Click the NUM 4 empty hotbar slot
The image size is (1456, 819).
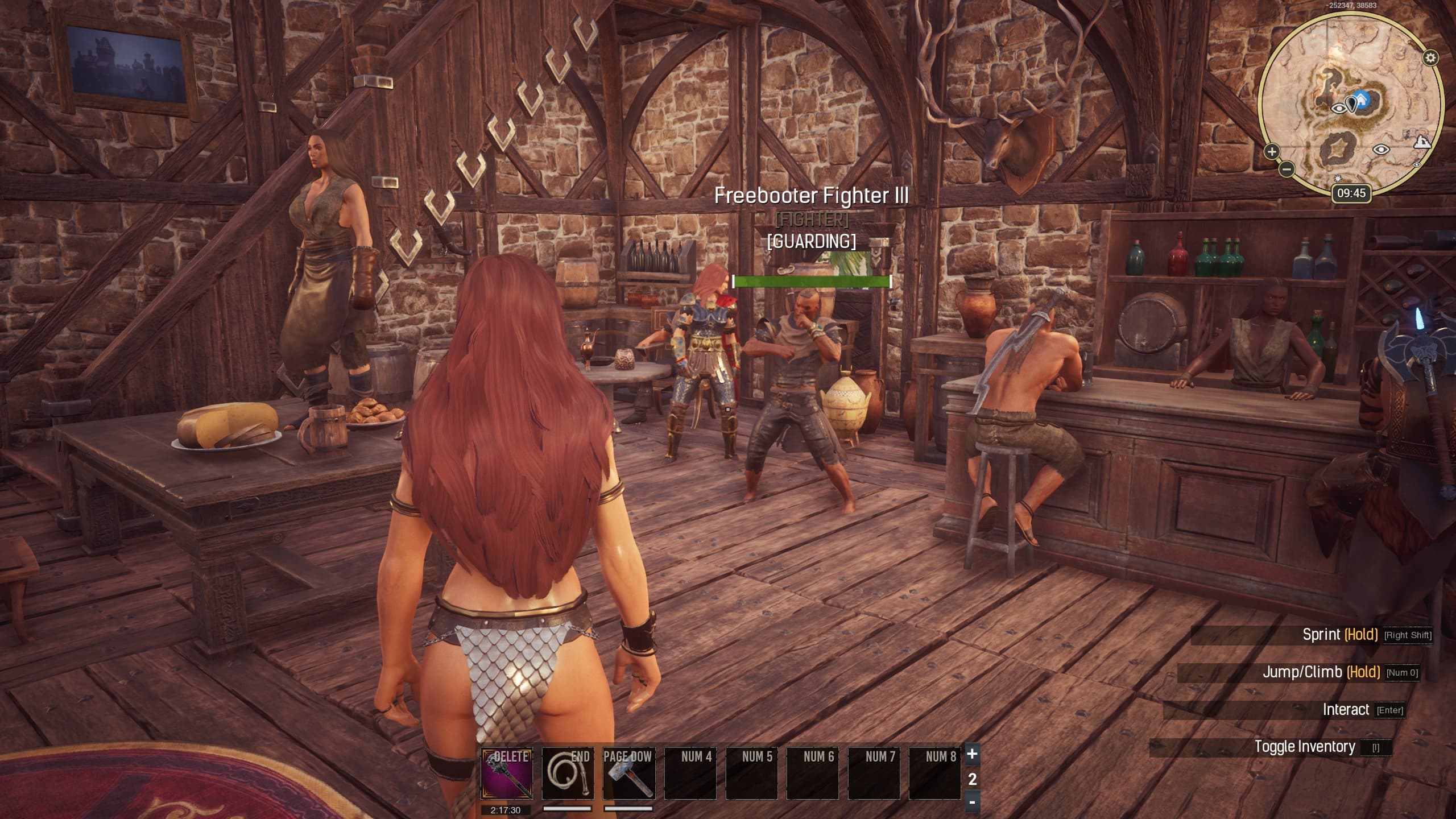(x=690, y=773)
